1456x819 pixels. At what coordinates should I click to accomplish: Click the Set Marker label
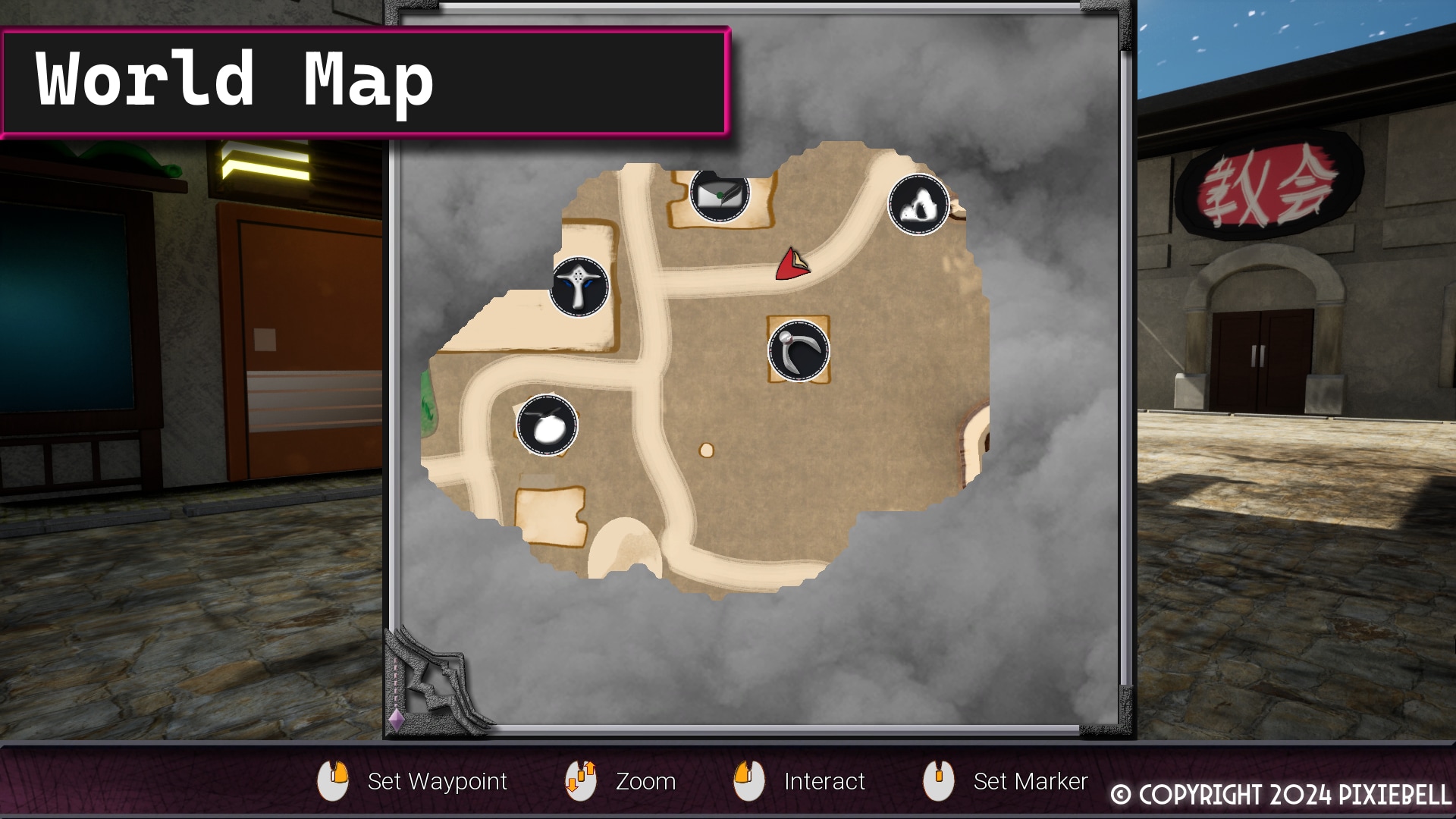click(1031, 780)
